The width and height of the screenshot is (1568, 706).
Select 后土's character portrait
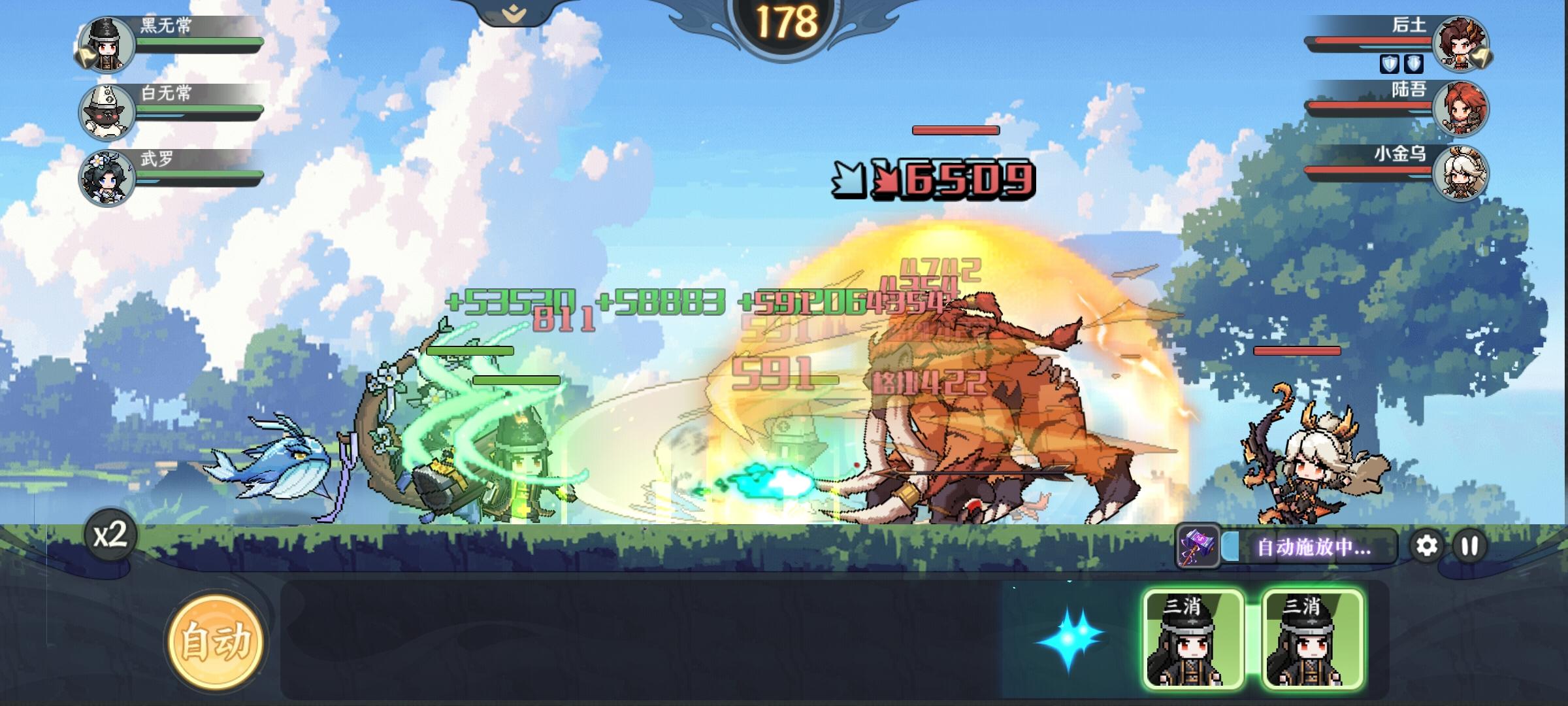1462,44
